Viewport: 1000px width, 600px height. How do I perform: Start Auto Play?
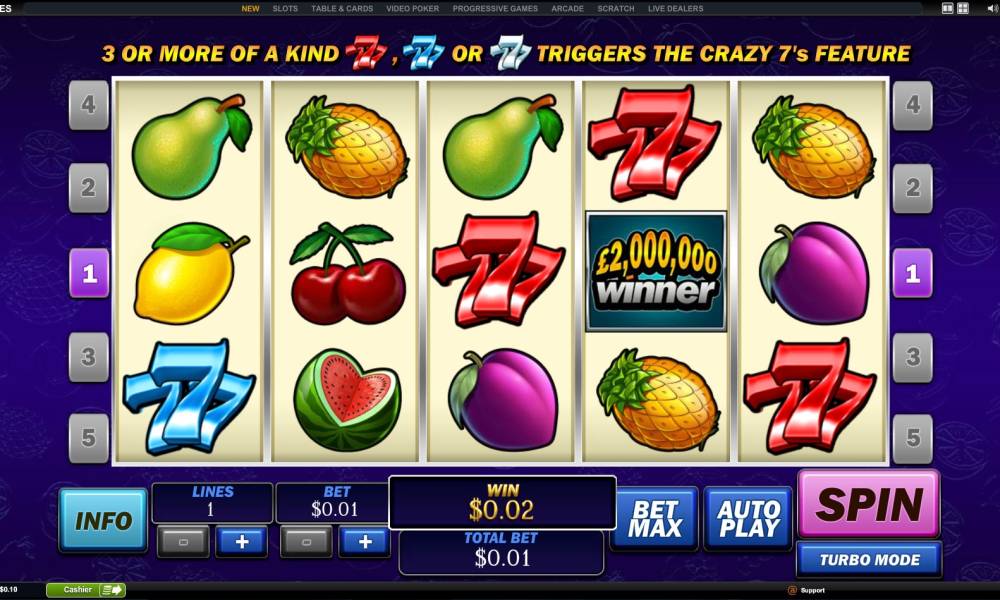coord(747,518)
